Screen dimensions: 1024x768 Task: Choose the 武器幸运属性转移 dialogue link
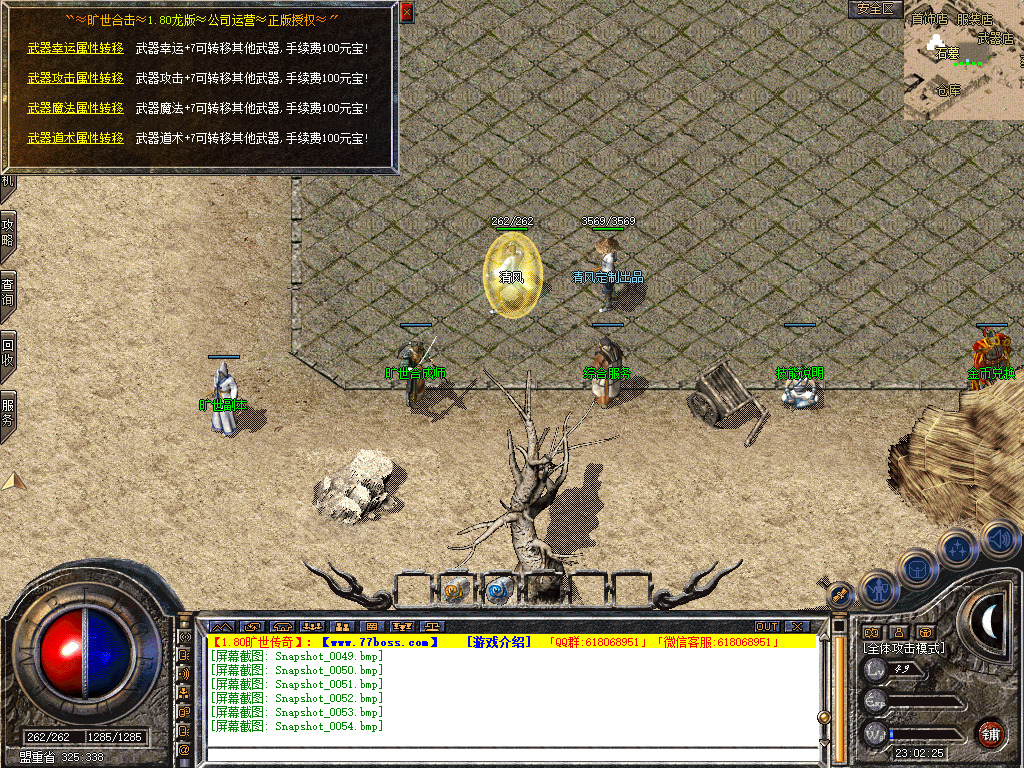click(75, 48)
